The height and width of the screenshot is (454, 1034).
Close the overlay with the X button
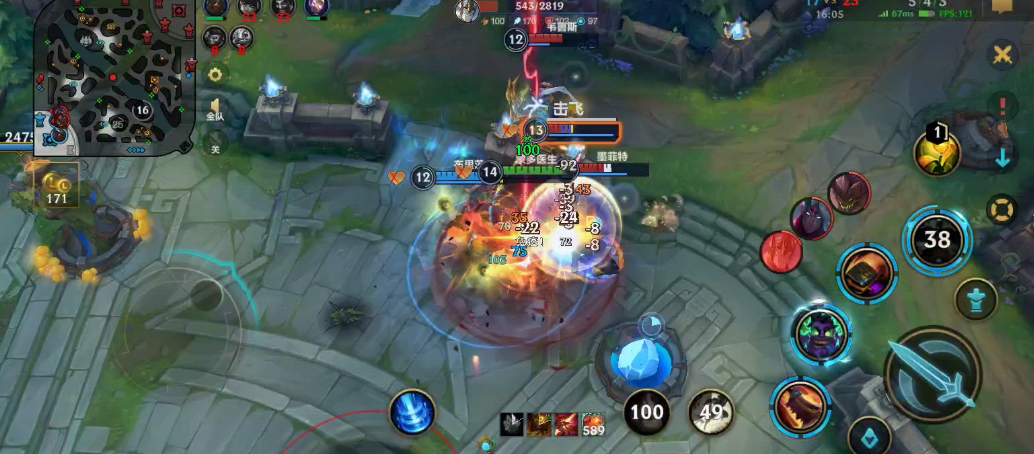click(x=1002, y=55)
